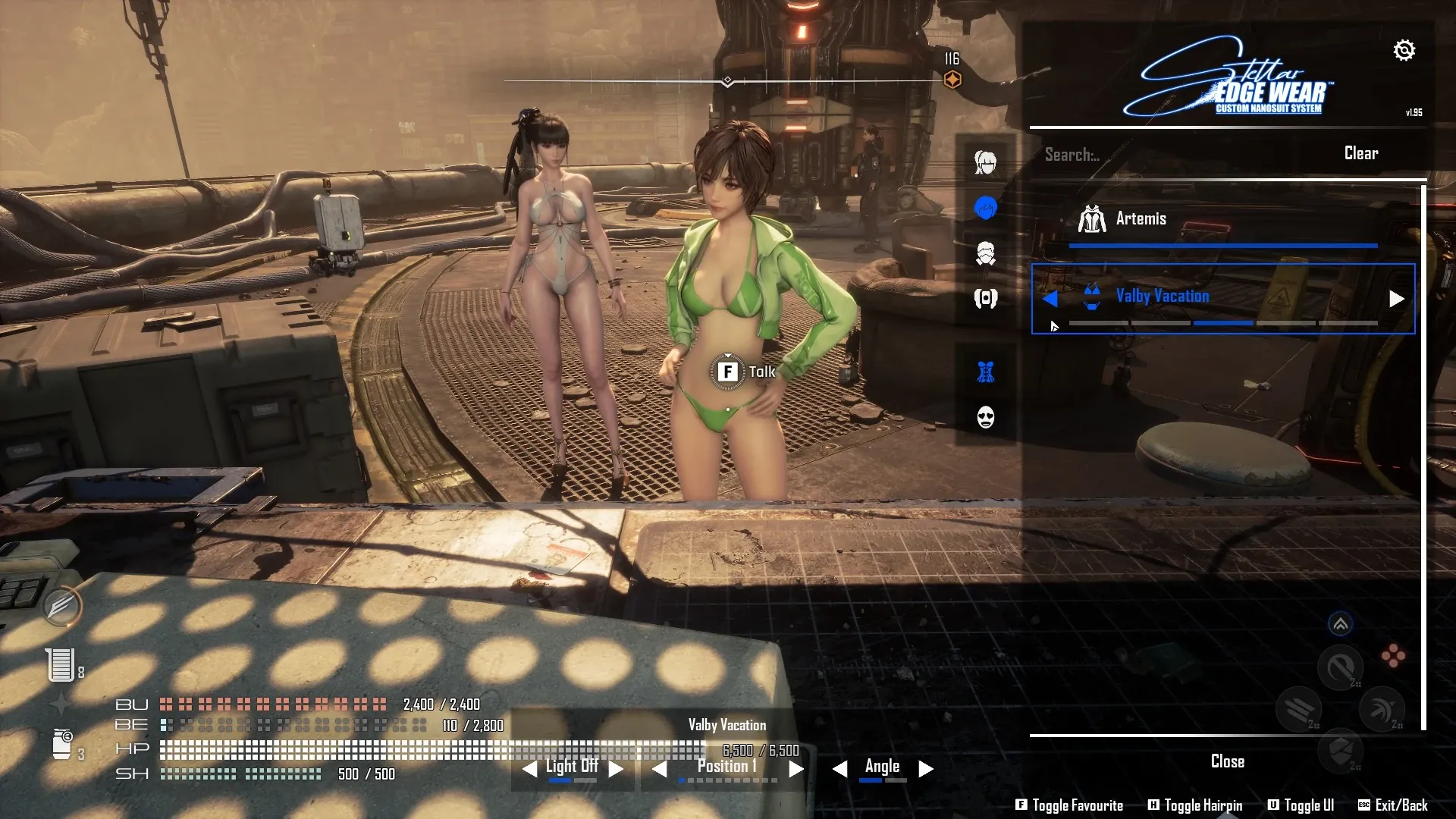Advance to the next Position

[795, 769]
